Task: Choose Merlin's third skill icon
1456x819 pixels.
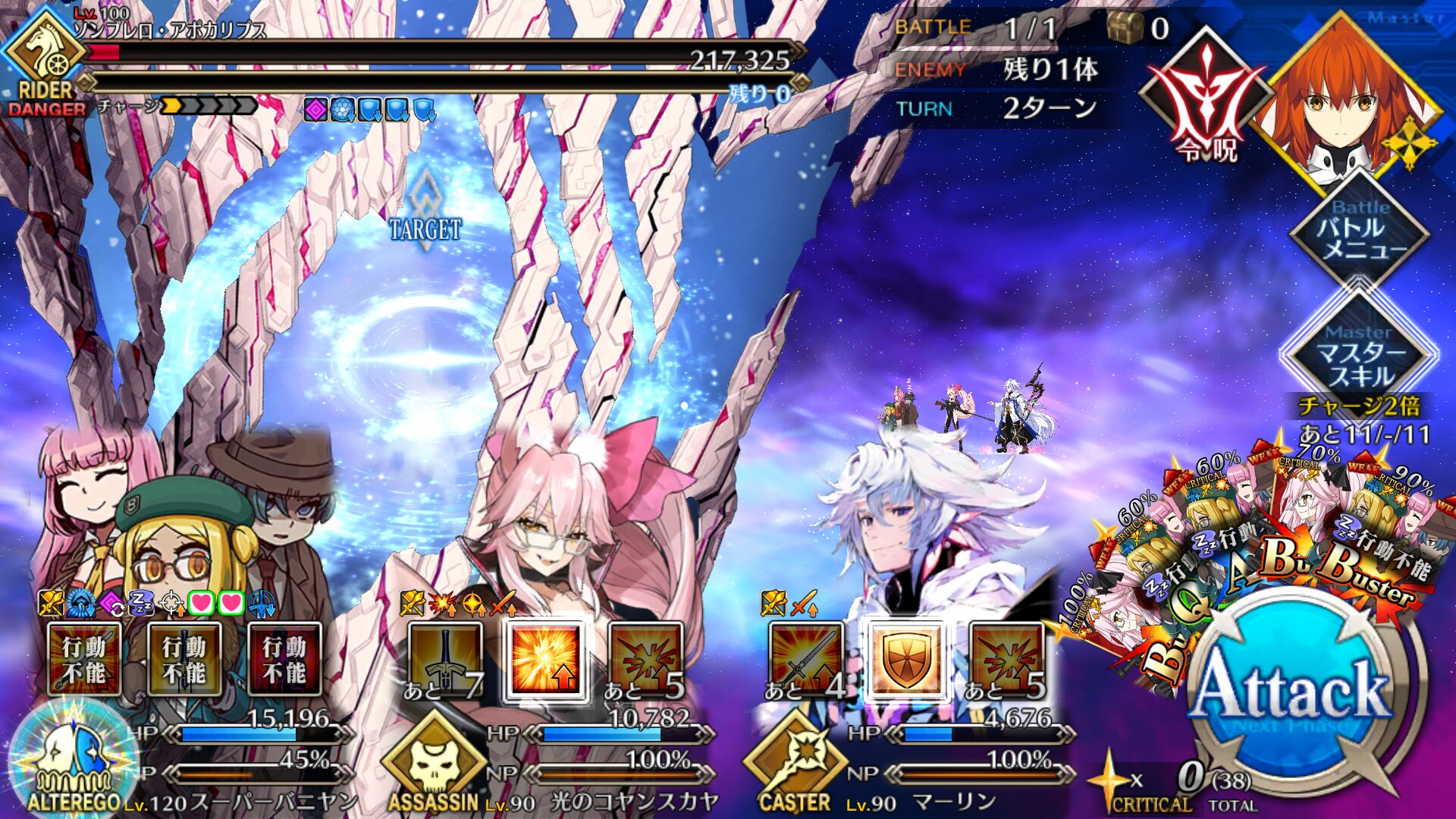Action: click(x=1006, y=658)
